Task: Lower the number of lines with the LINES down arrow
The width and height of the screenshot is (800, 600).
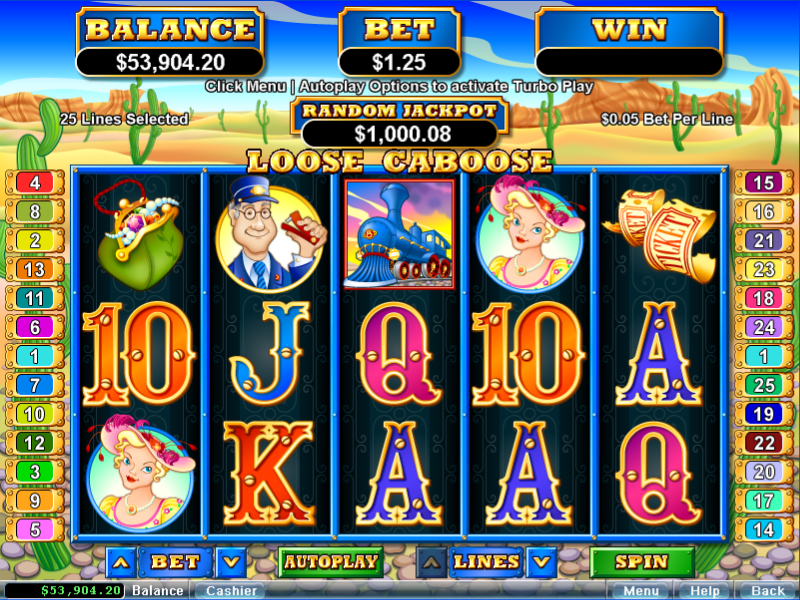Action: [541, 563]
